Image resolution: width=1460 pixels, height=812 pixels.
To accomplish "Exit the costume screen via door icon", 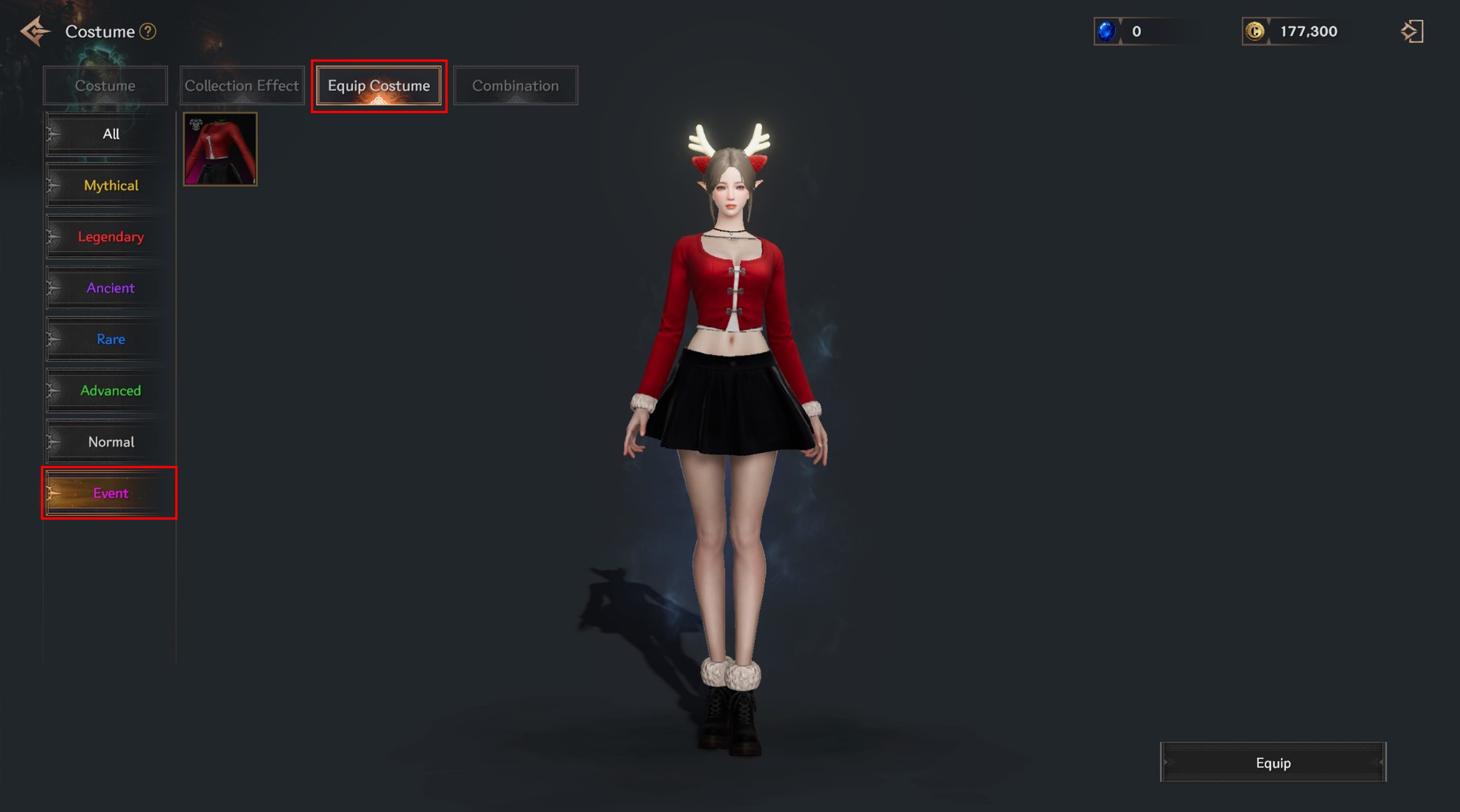I will tap(1412, 31).
